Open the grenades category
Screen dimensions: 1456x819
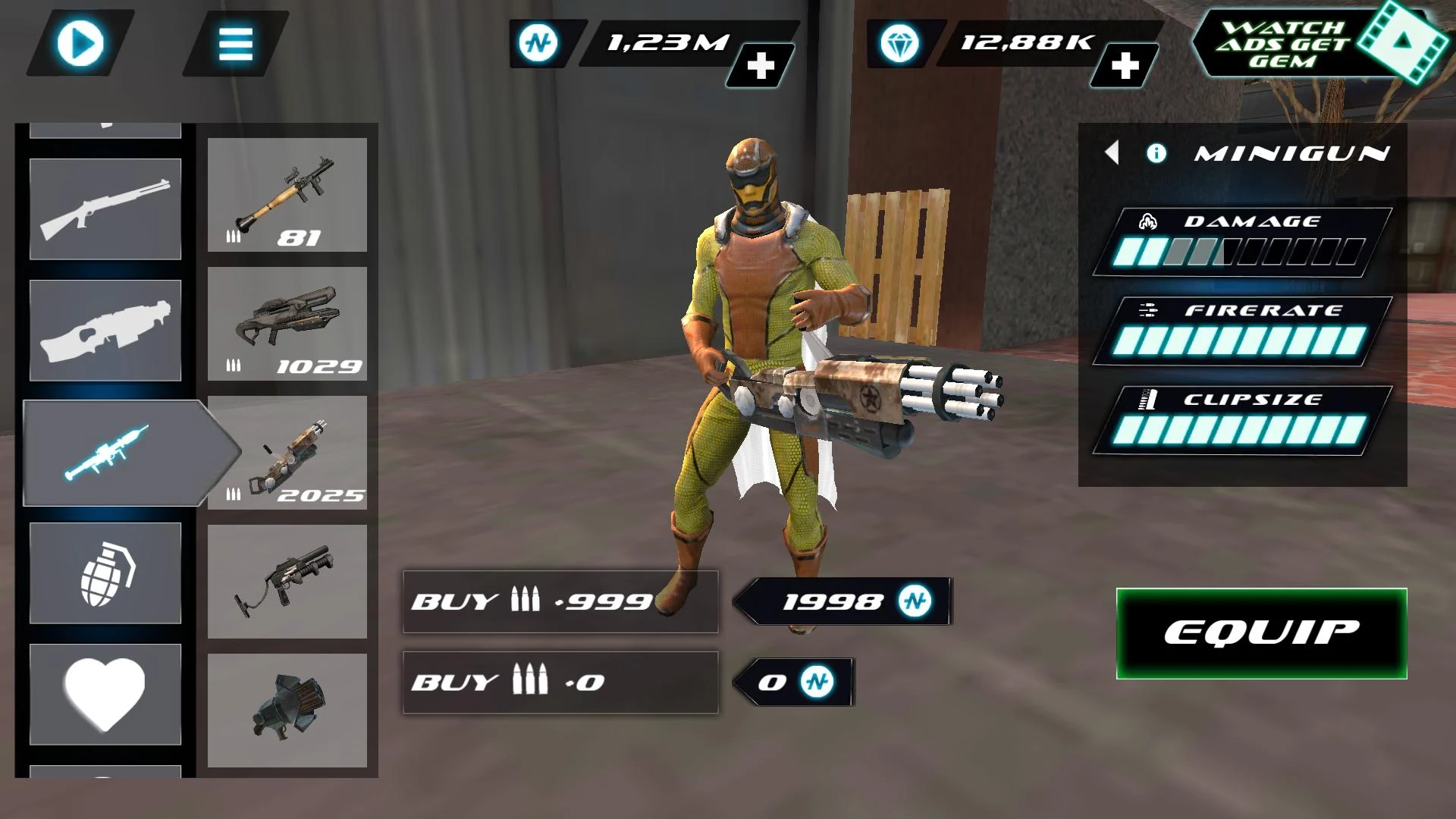tap(105, 573)
